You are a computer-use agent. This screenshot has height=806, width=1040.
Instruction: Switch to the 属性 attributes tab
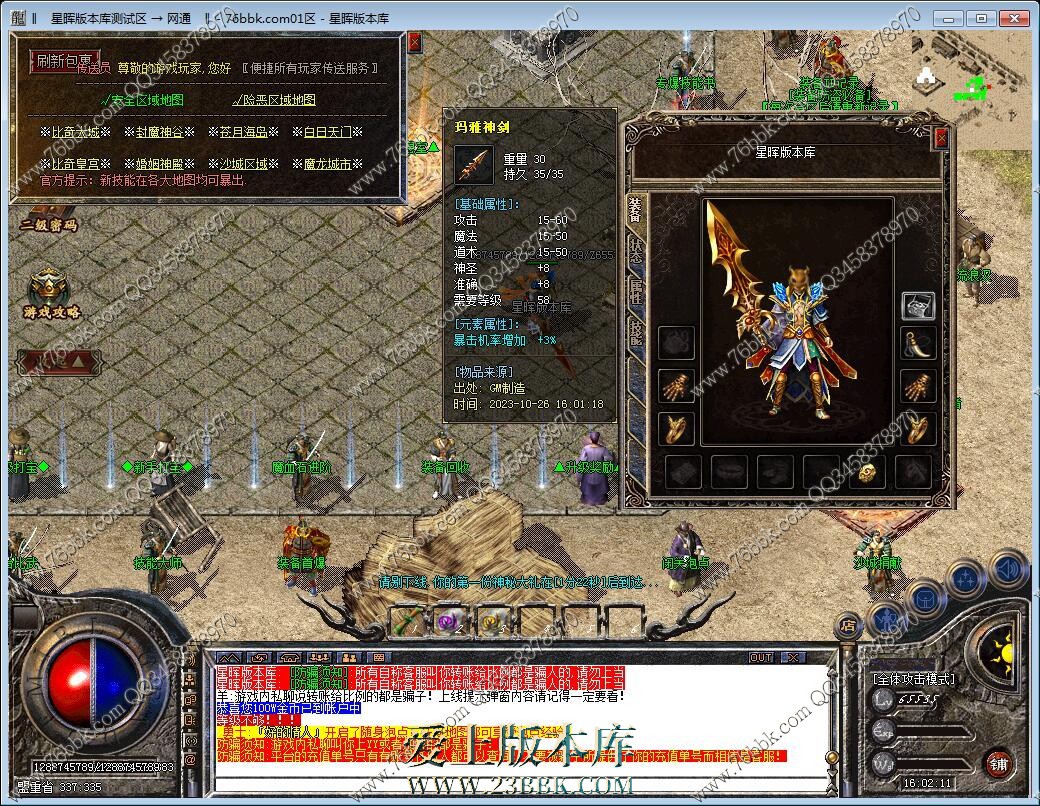coord(636,291)
